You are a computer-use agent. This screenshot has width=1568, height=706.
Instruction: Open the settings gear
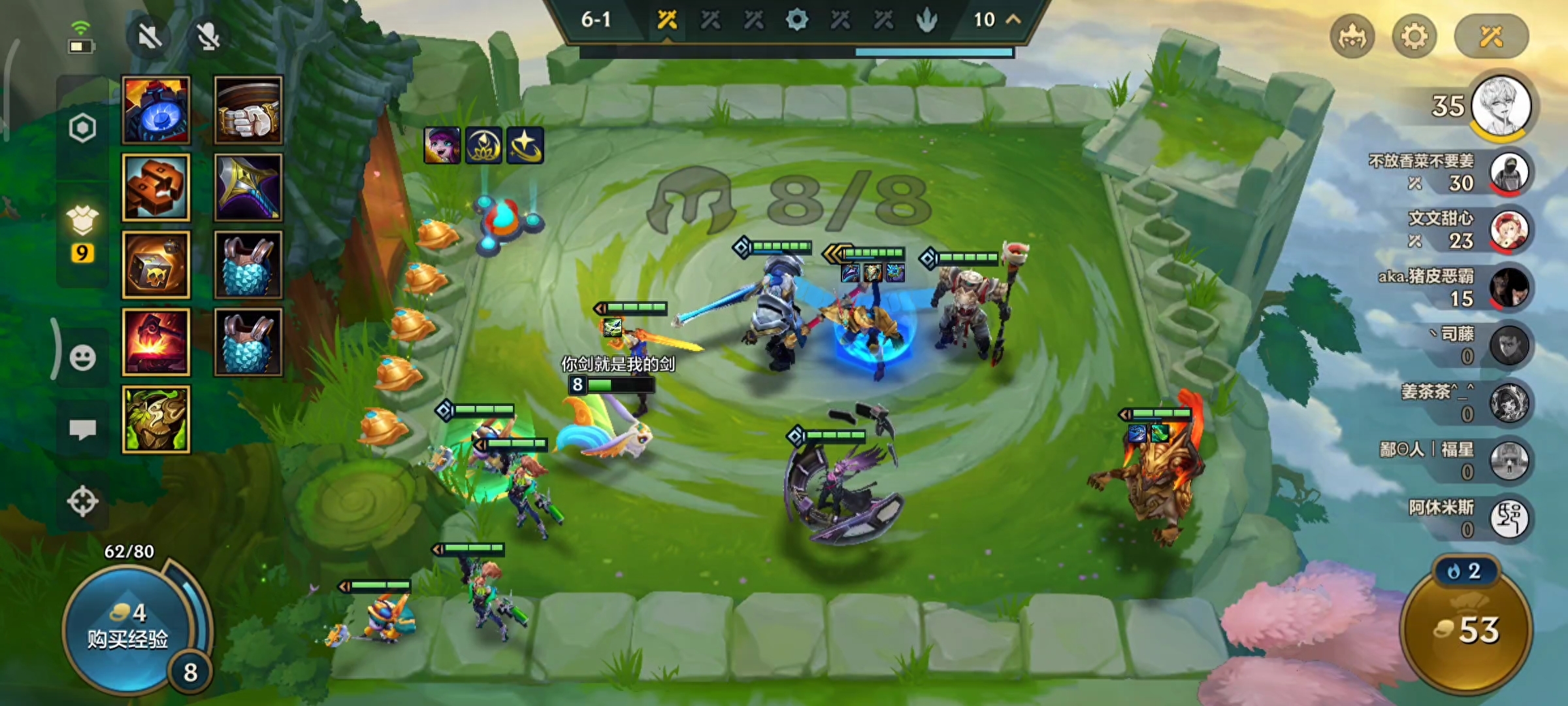[x=1414, y=36]
